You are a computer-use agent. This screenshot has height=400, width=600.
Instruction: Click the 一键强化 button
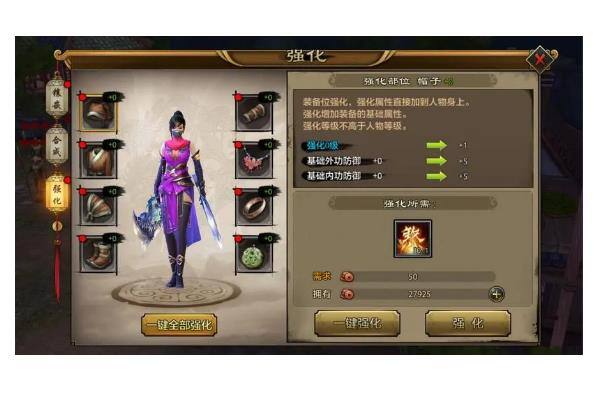click(x=357, y=322)
